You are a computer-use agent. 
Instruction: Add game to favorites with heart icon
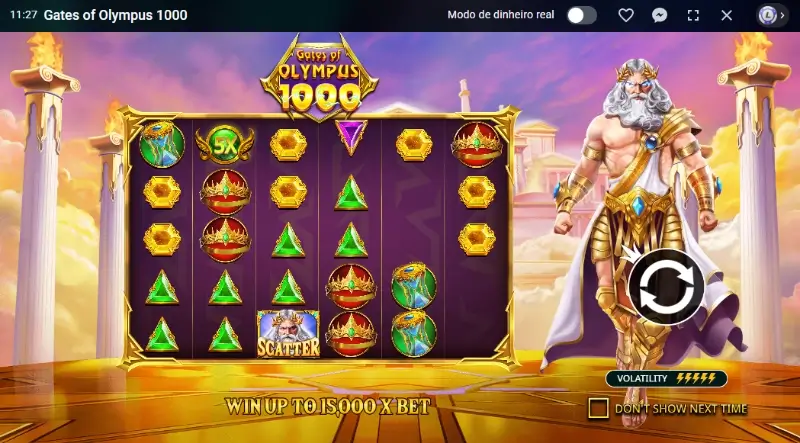click(x=626, y=15)
